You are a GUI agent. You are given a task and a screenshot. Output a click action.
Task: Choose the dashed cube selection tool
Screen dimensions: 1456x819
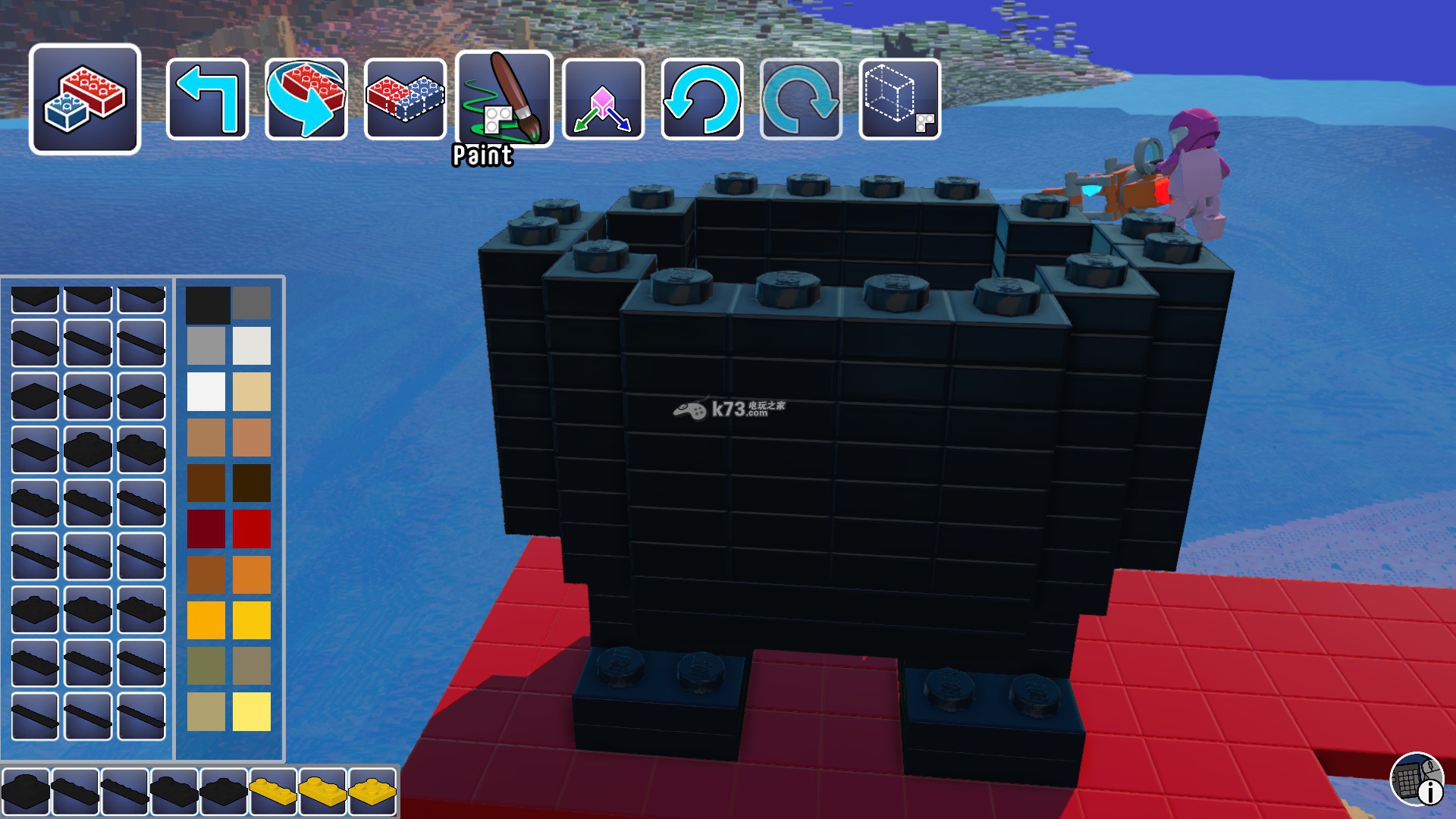pyautogui.click(x=900, y=99)
